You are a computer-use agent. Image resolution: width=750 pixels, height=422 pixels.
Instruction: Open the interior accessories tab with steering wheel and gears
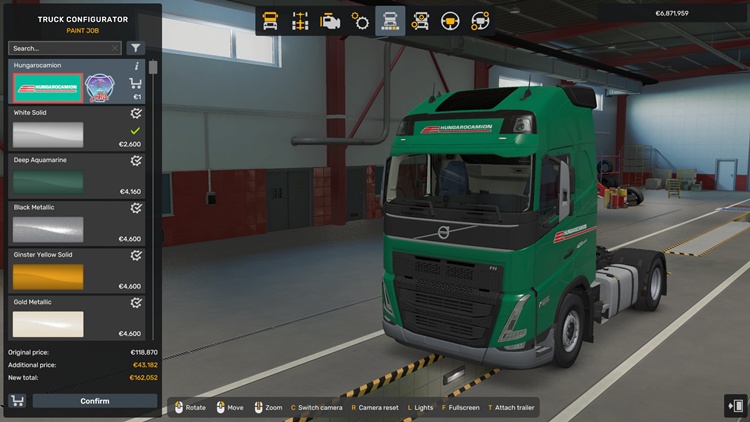[480, 20]
